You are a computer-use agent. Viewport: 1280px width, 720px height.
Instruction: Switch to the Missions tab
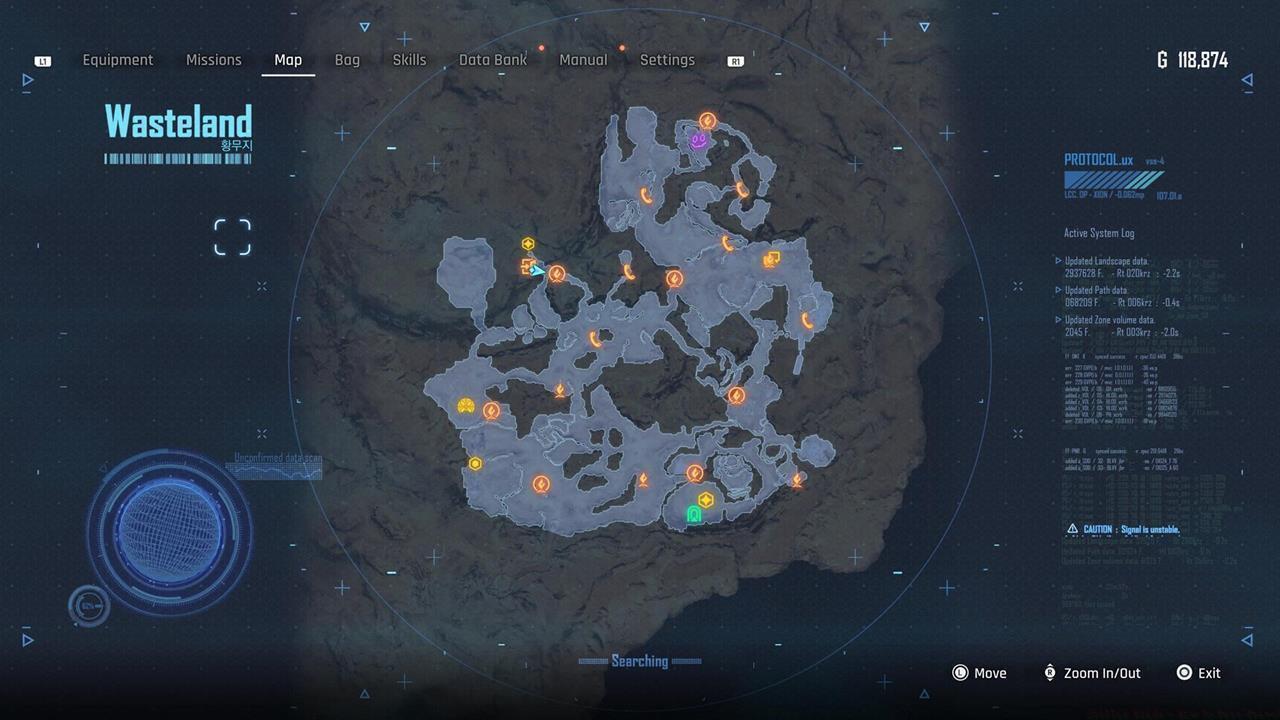coord(213,60)
